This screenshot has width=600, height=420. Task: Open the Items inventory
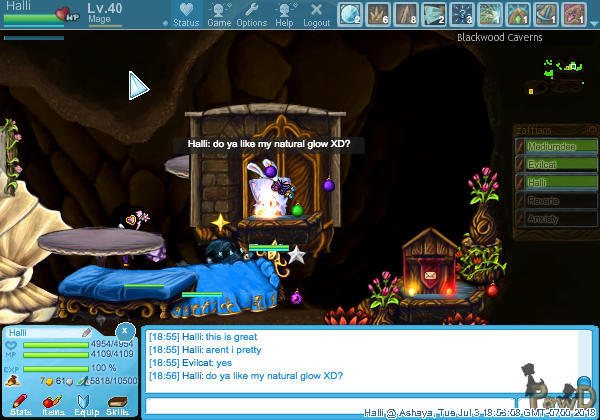pyautogui.click(x=52, y=403)
